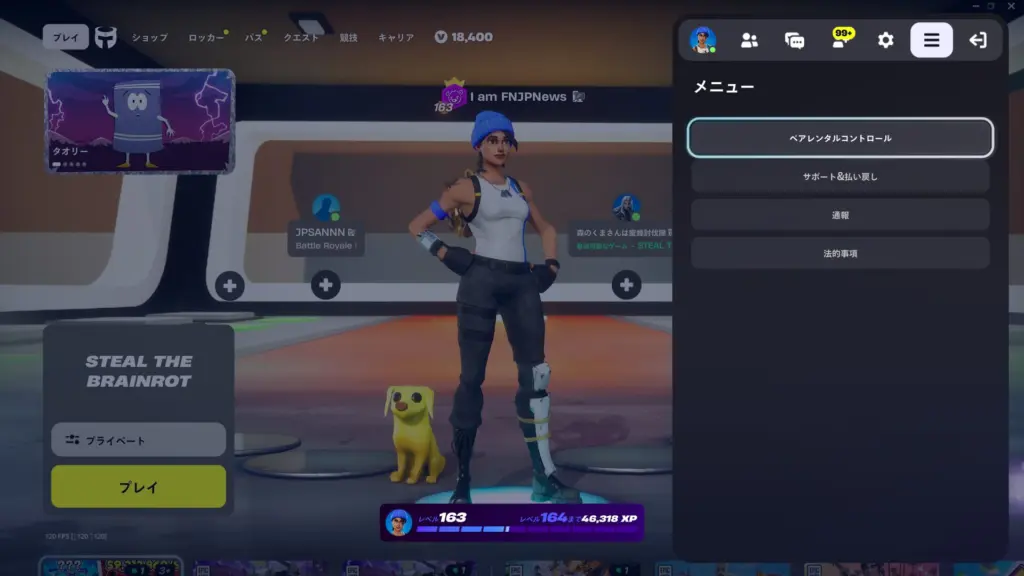The image size is (1024, 576).
Task: Open the クエスト (Quests) tab
Action: pos(301,38)
